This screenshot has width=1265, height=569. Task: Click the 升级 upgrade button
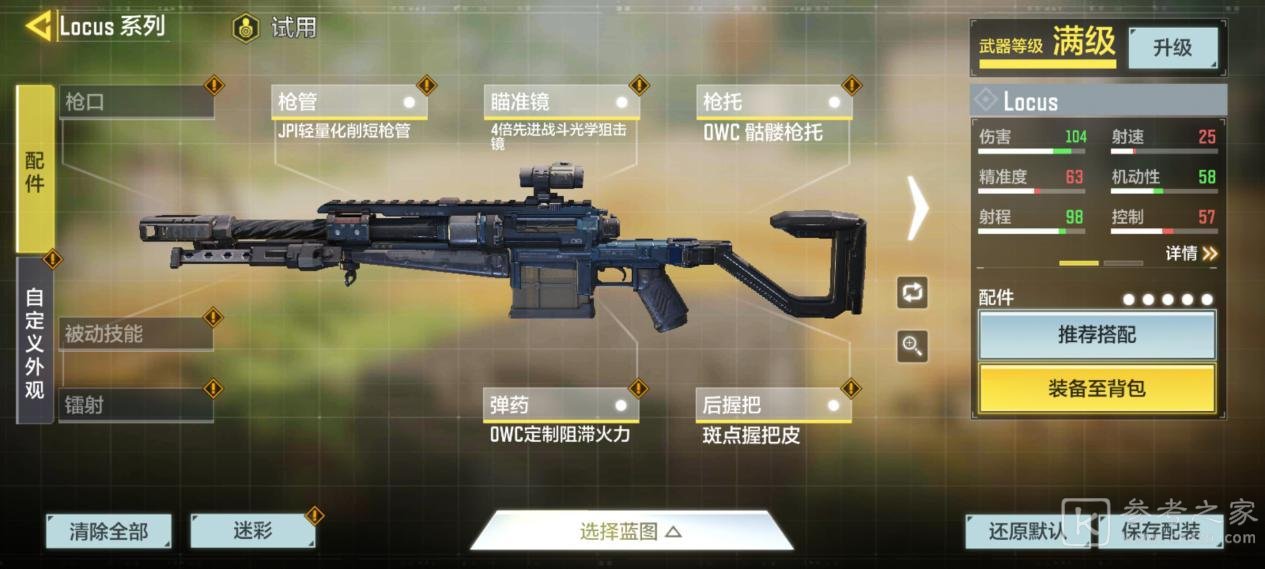click(x=1172, y=48)
